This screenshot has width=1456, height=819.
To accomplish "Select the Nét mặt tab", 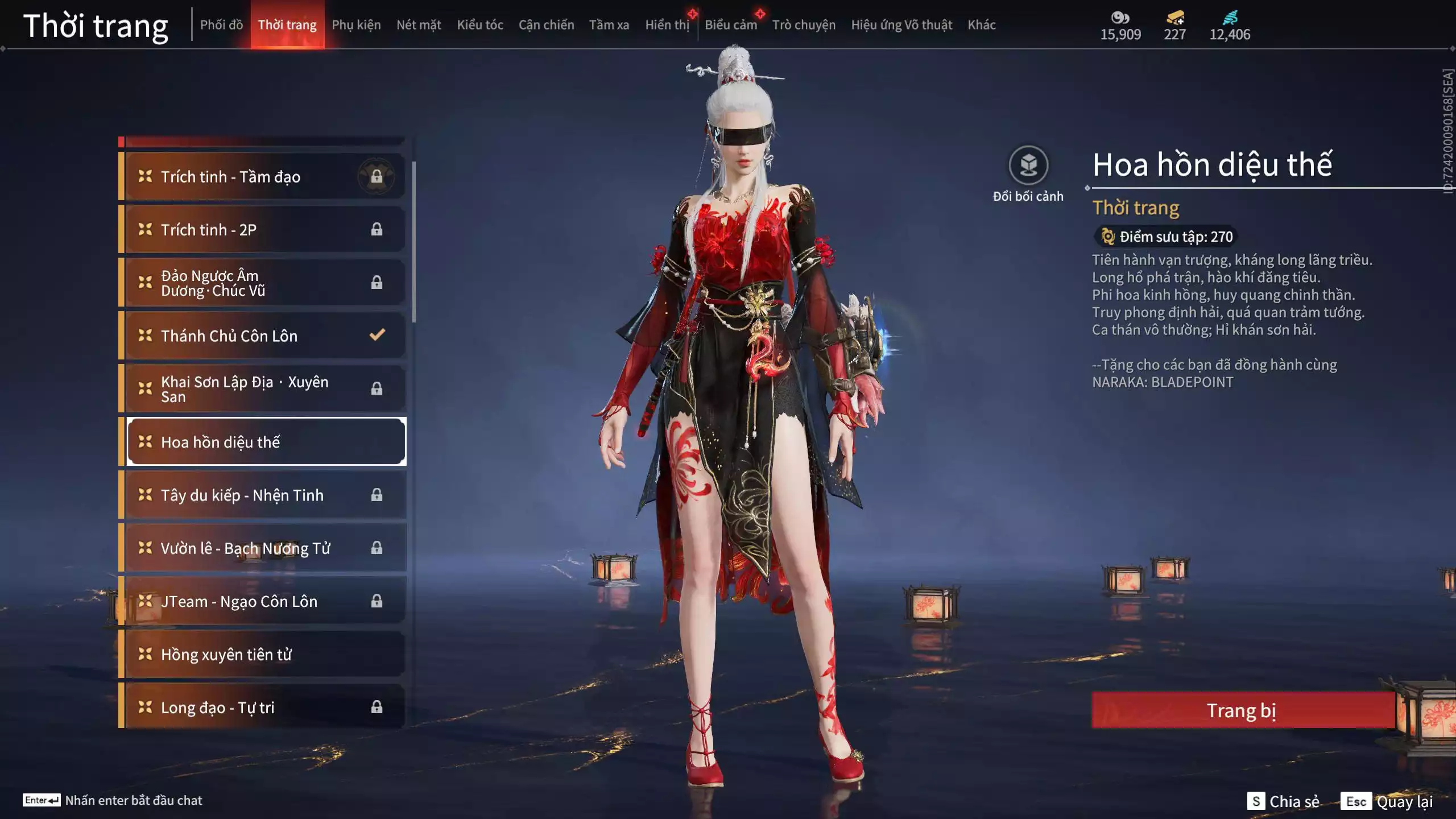I will (x=419, y=25).
